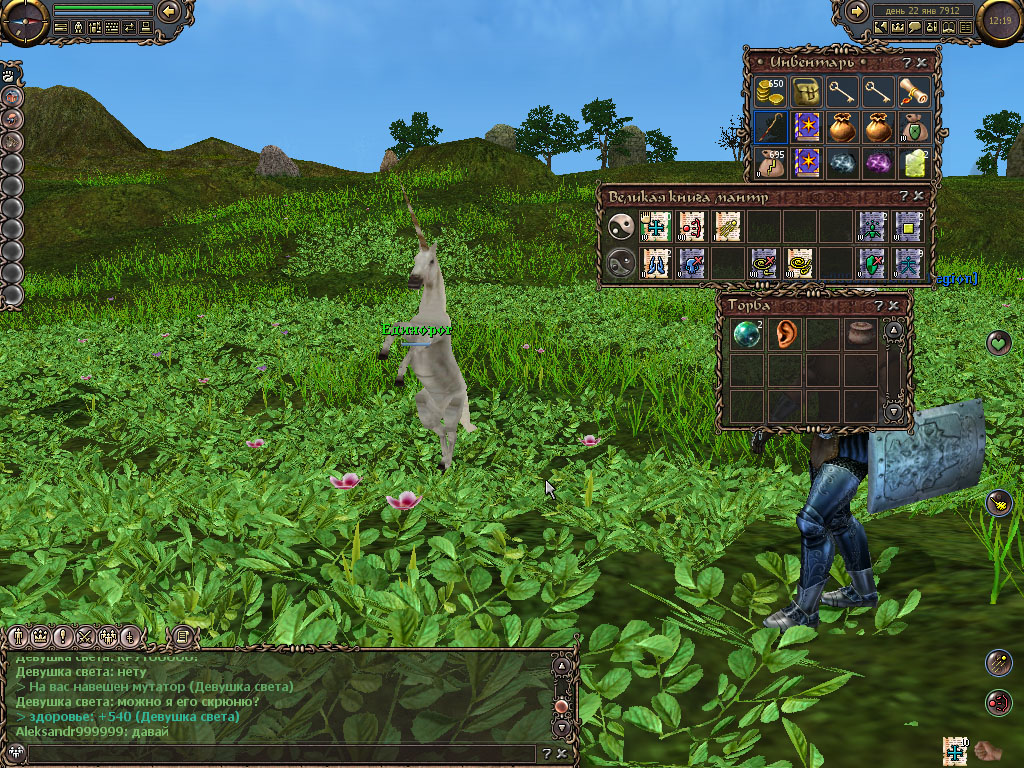Close the Инвентарь inventory window
This screenshot has width=1024, height=768.
point(922,63)
